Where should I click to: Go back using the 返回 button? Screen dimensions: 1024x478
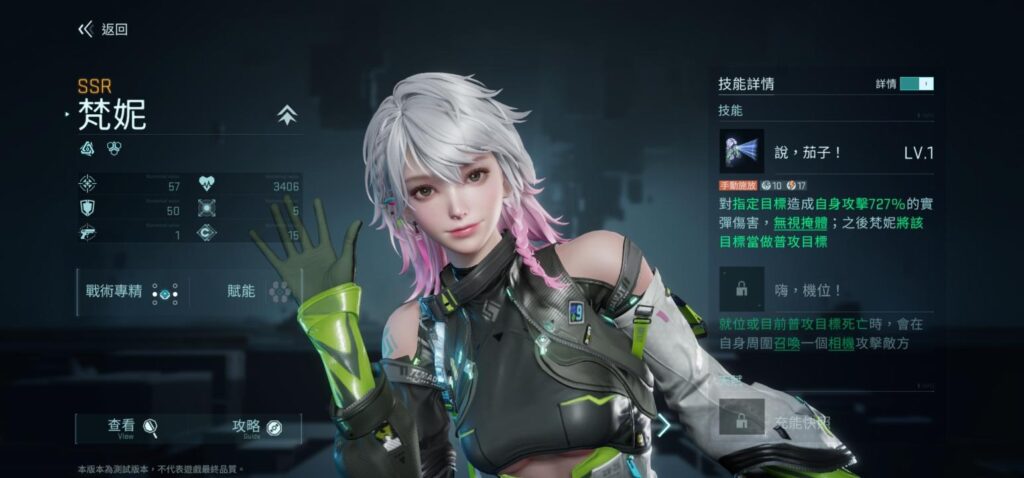pyautogui.click(x=103, y=29)
